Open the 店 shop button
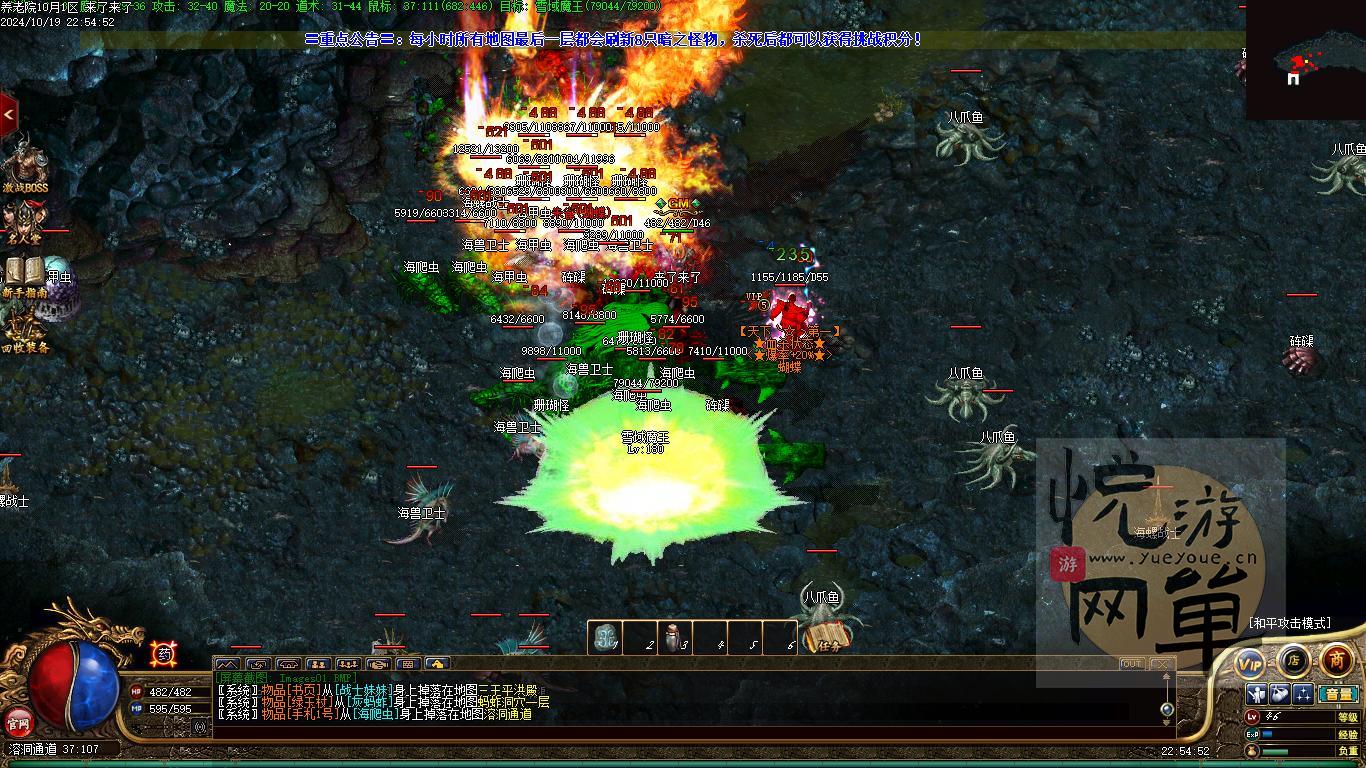 (1293, 660)
